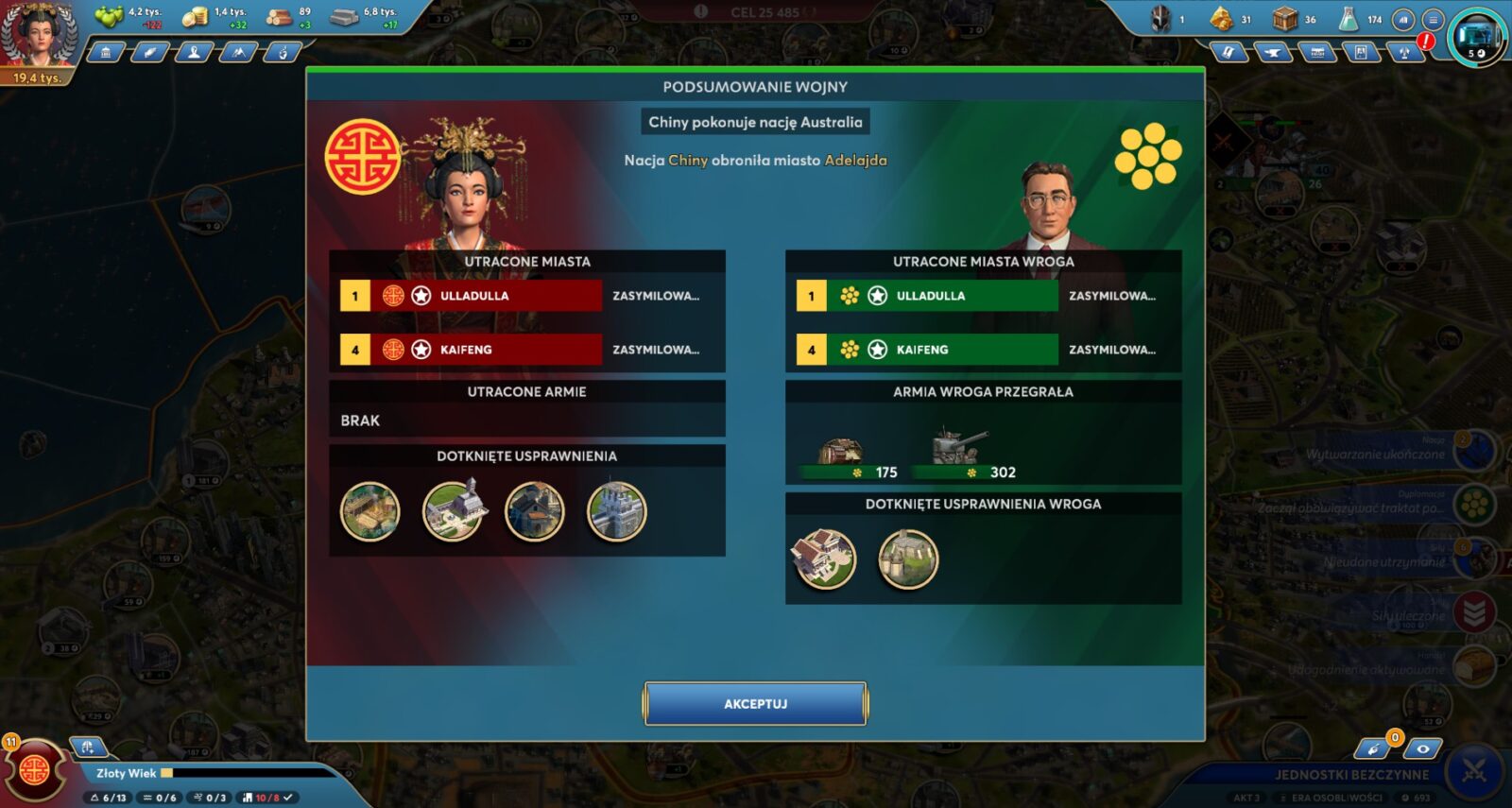Open the turn timer research portrait
This screenshot has width=1512, height=808.
coord(1478,36)
